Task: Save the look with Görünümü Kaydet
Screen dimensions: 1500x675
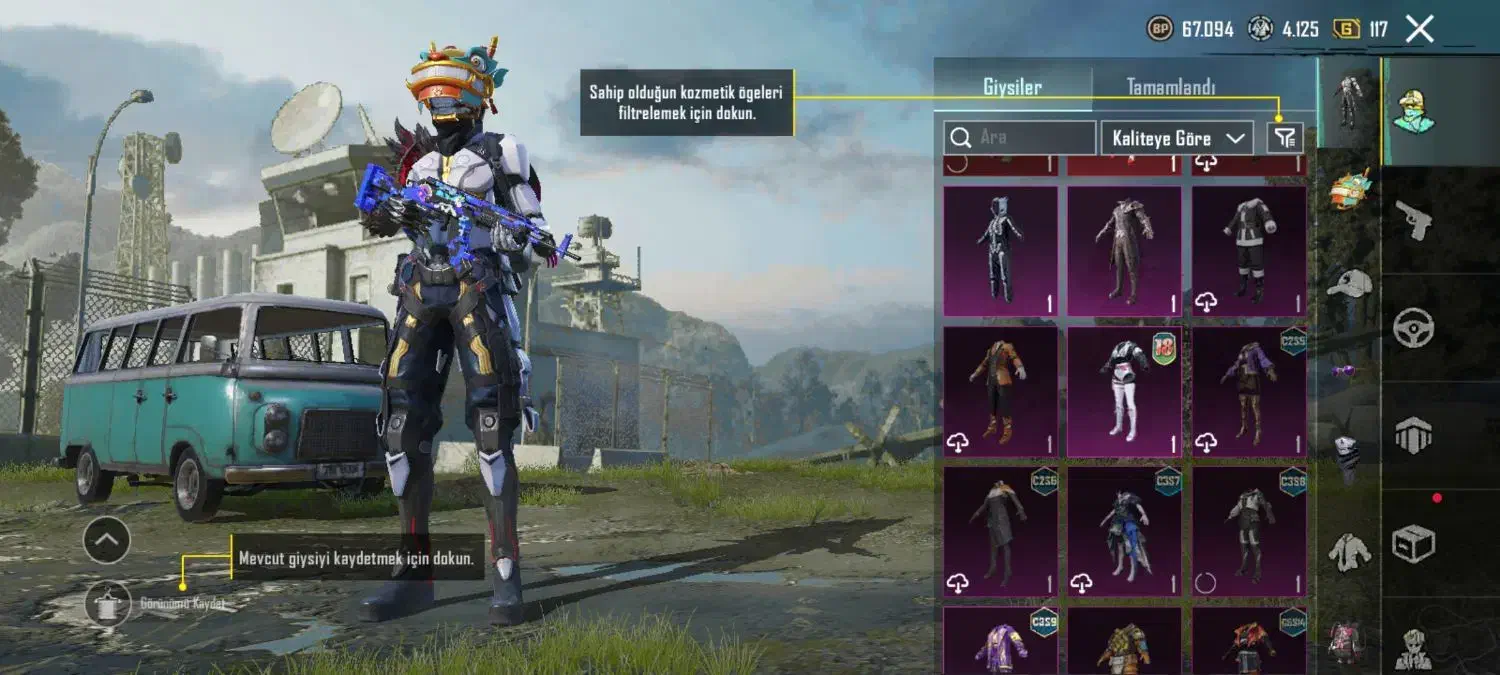Action: (x=108, y=604)
